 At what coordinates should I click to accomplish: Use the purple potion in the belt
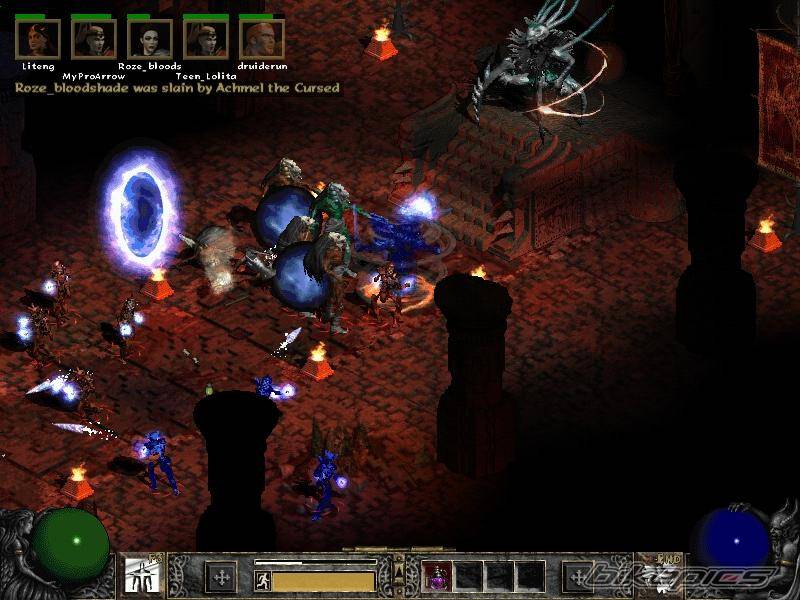coord(438,576)
